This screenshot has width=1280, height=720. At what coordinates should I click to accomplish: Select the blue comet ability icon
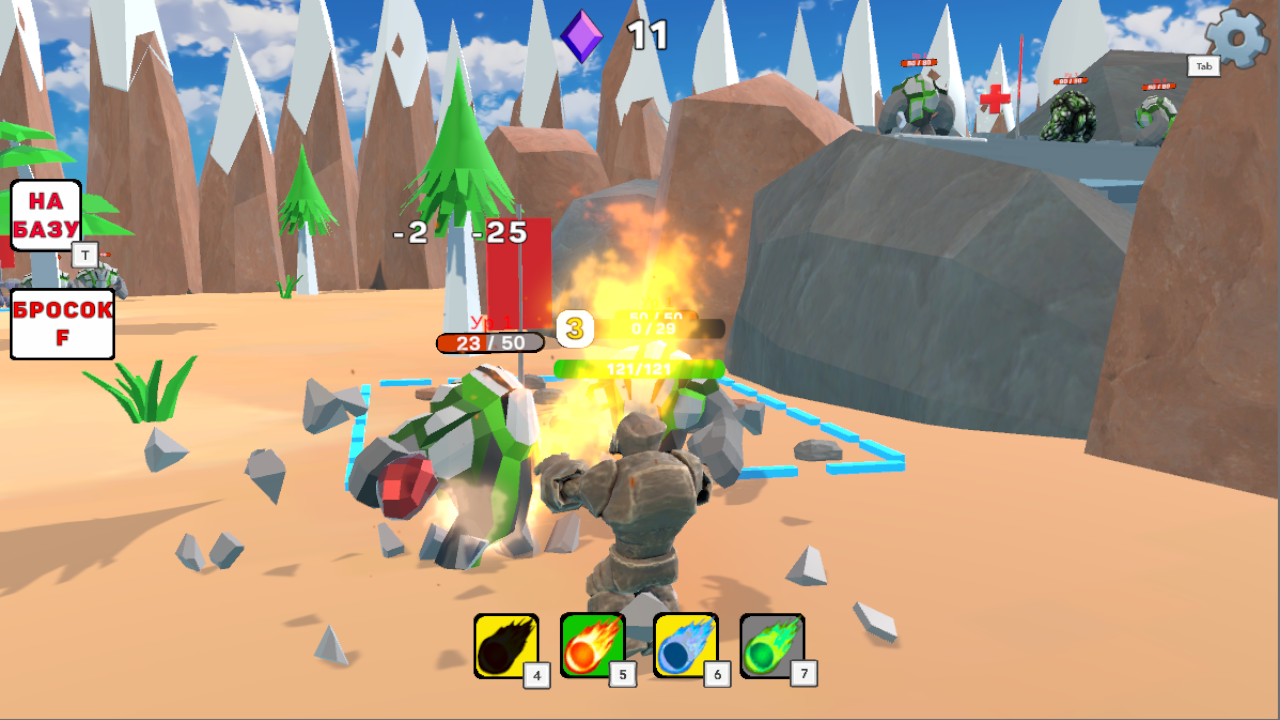pos(679,644)
